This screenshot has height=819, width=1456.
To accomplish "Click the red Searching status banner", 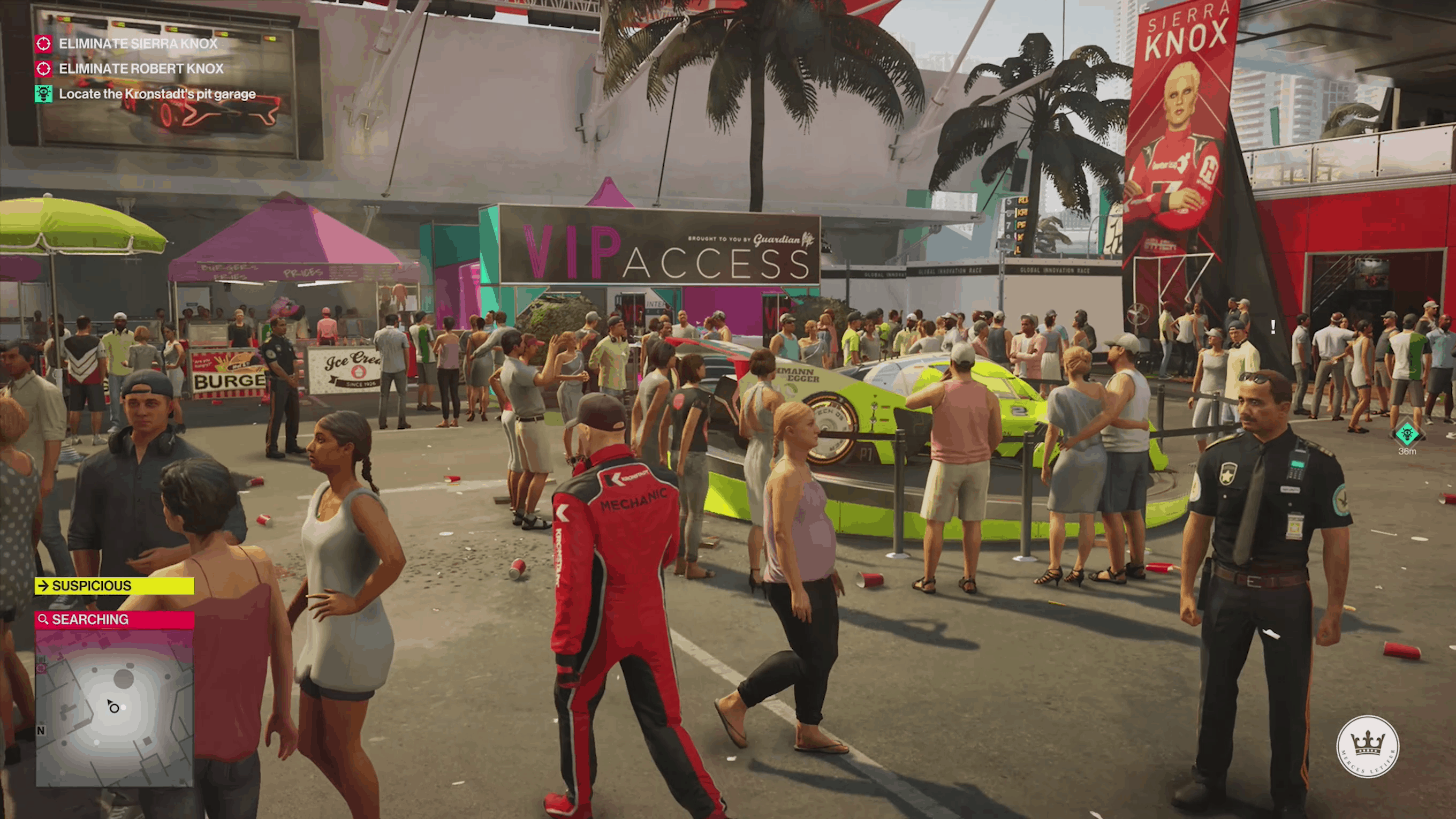I will click(115, 619).
